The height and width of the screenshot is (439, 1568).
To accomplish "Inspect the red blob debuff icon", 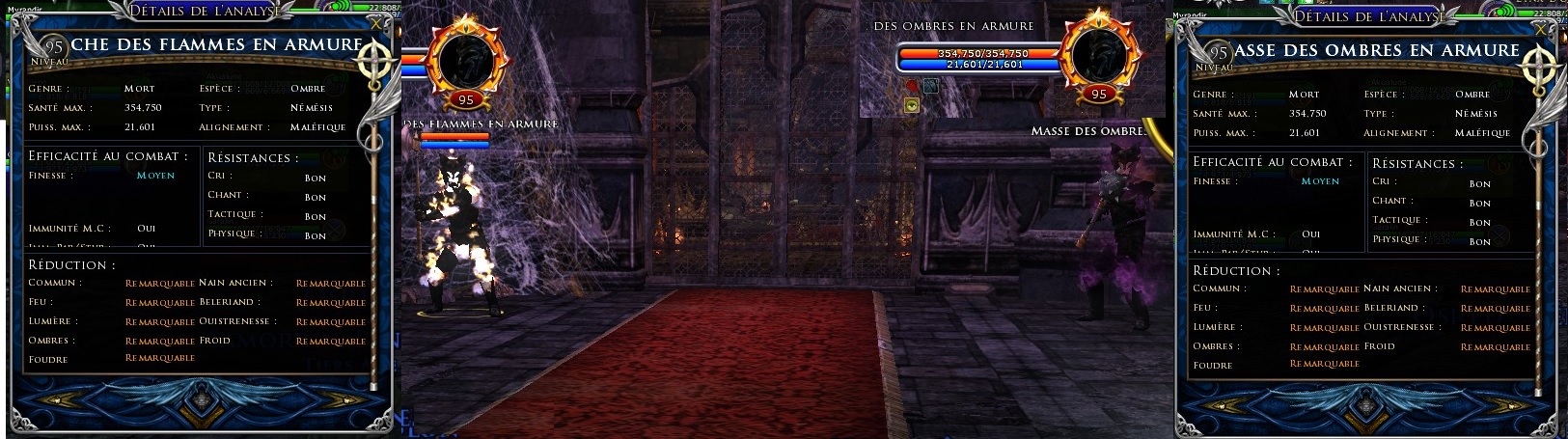I will [x=912, y=86].
